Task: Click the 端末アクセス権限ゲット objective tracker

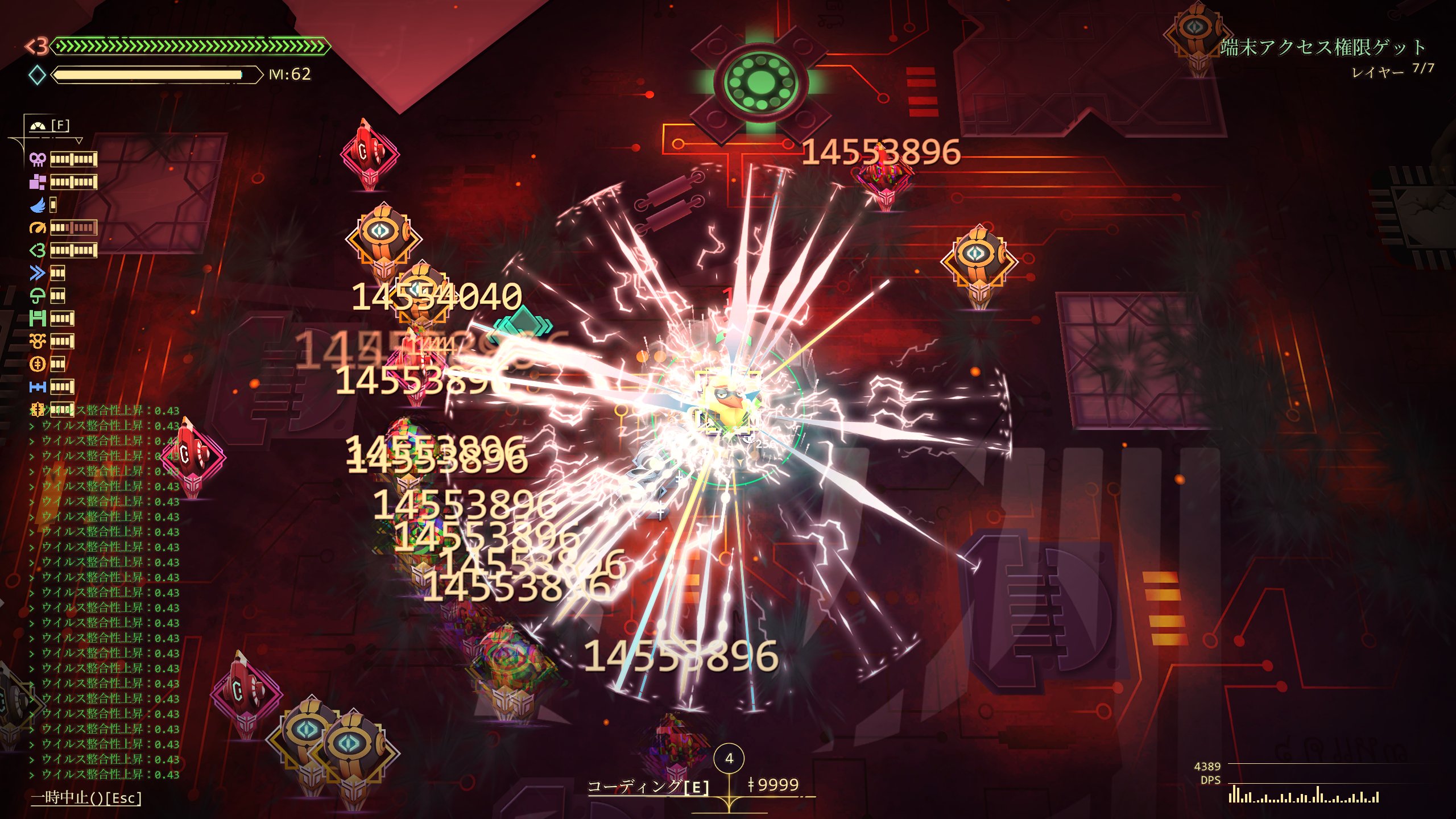Action: [1322, 47]
